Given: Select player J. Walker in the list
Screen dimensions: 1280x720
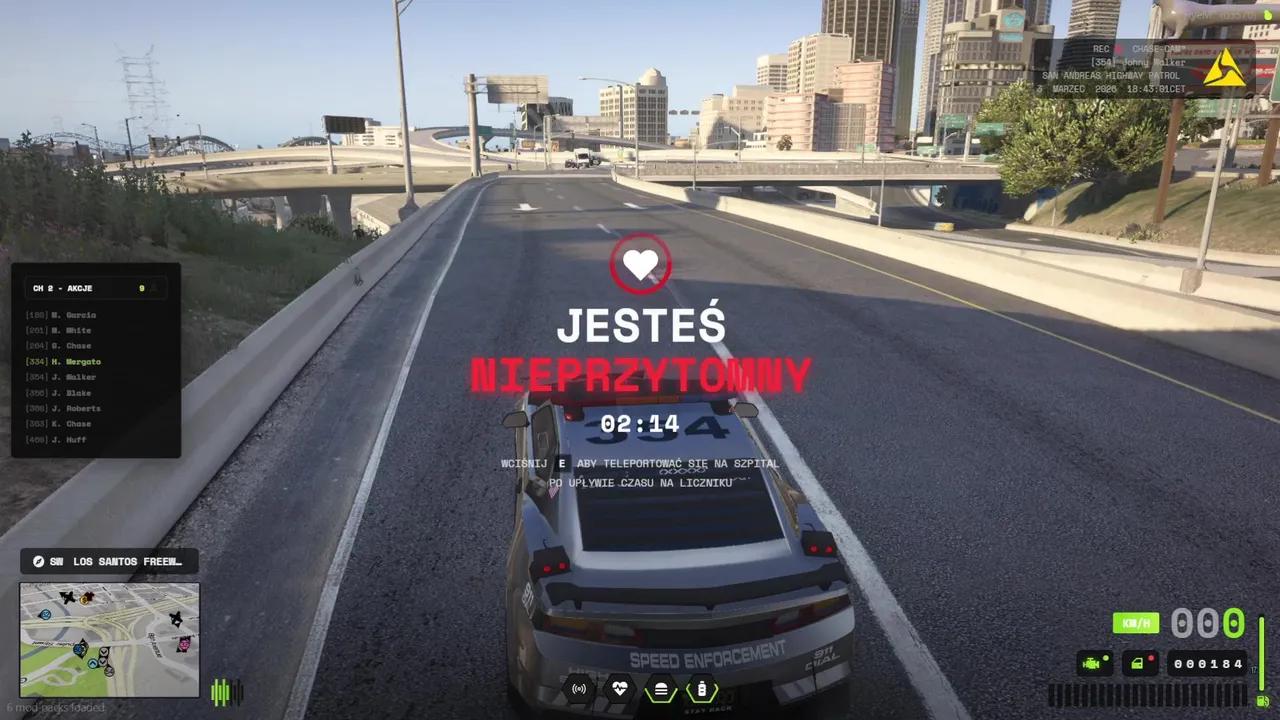Looking at the screenshot, I should pyautogui.click(x=63, y=377).
